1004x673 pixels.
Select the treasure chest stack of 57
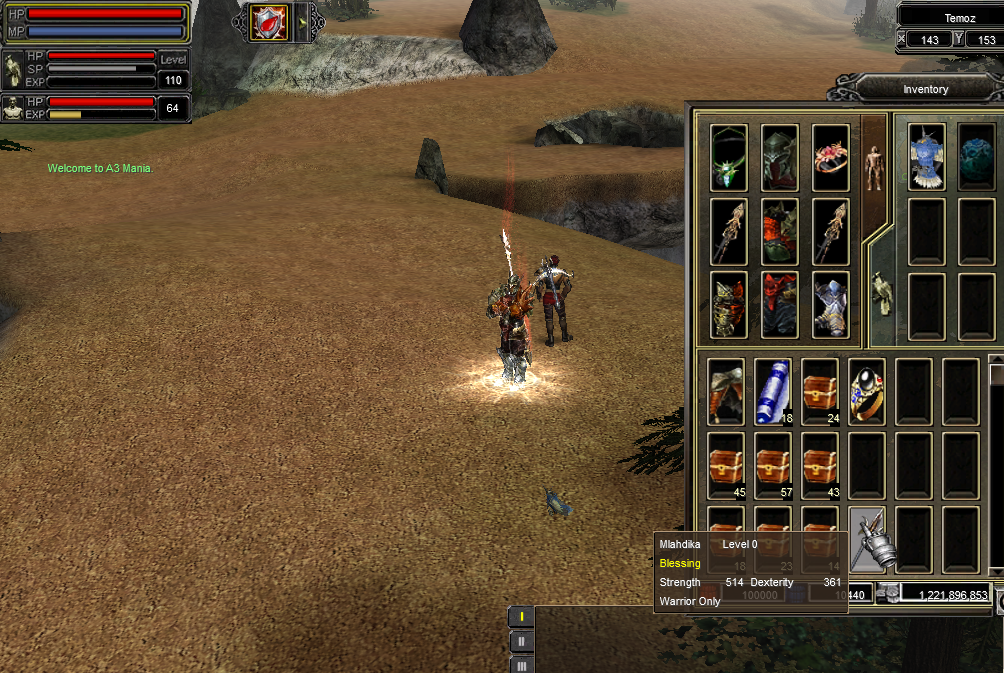tap(773, 465)
